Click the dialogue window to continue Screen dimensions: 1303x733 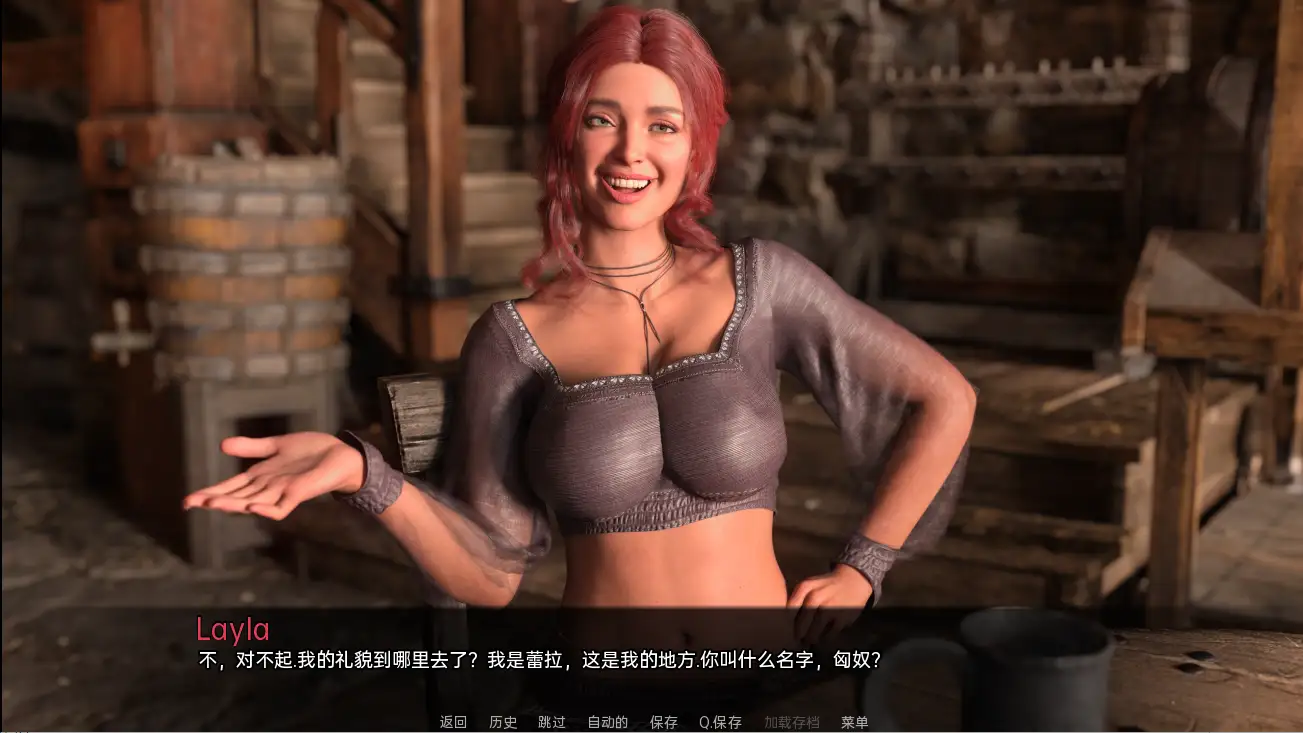[x=650, y=650]
